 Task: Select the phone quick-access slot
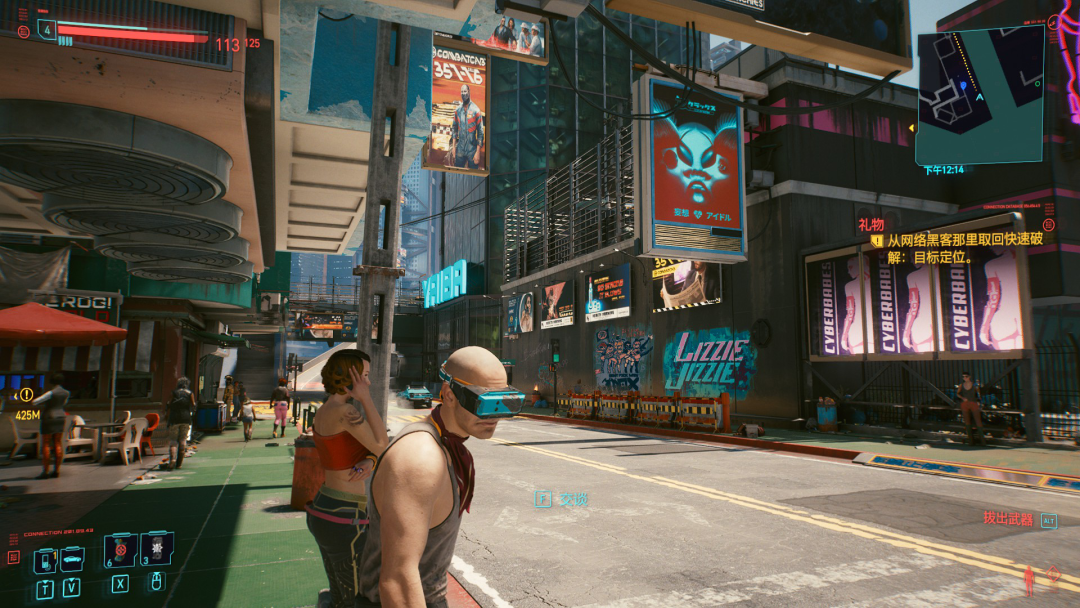(x=46, y=560)
